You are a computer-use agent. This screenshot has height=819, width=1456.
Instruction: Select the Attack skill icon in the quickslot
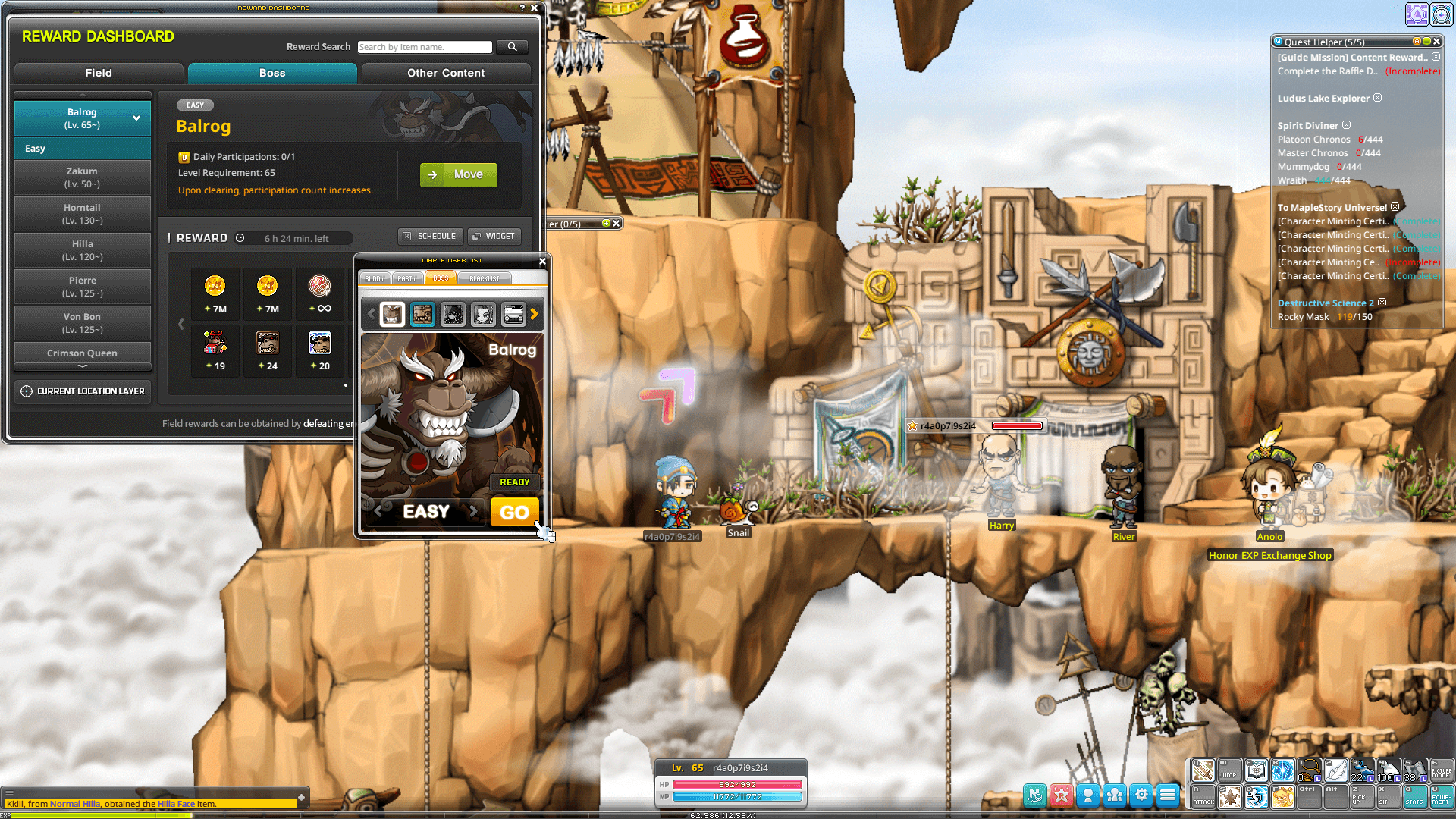tap(1203, 795)
